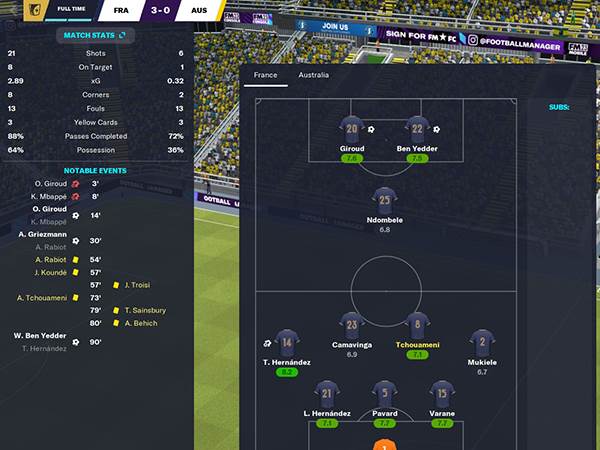This screenshot has height=450, width=600.
Task: Pick Varane's number 15 shirt
Action: 442,392
